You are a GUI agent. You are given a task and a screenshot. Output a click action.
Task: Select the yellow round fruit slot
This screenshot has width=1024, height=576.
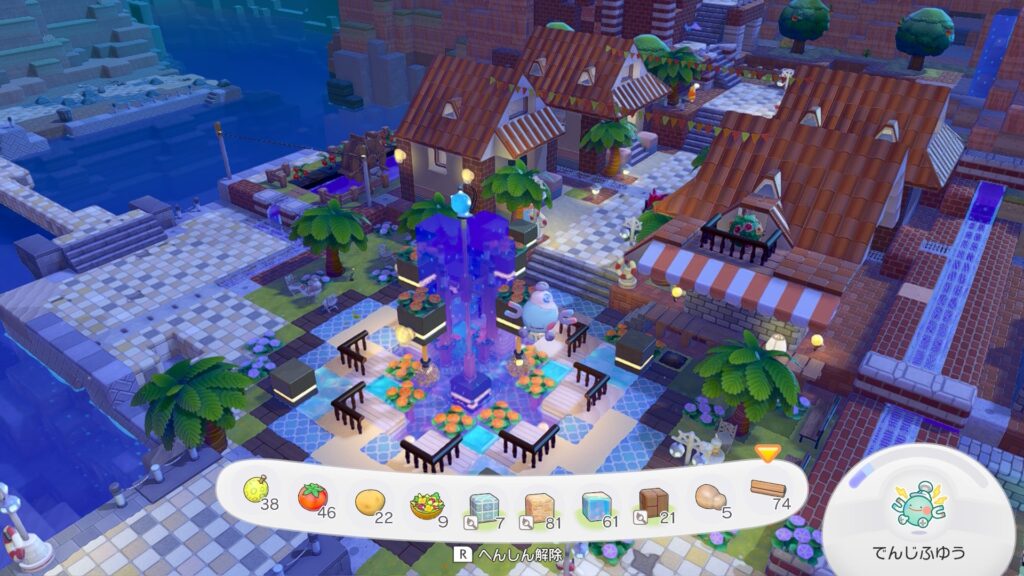(257, 491)
